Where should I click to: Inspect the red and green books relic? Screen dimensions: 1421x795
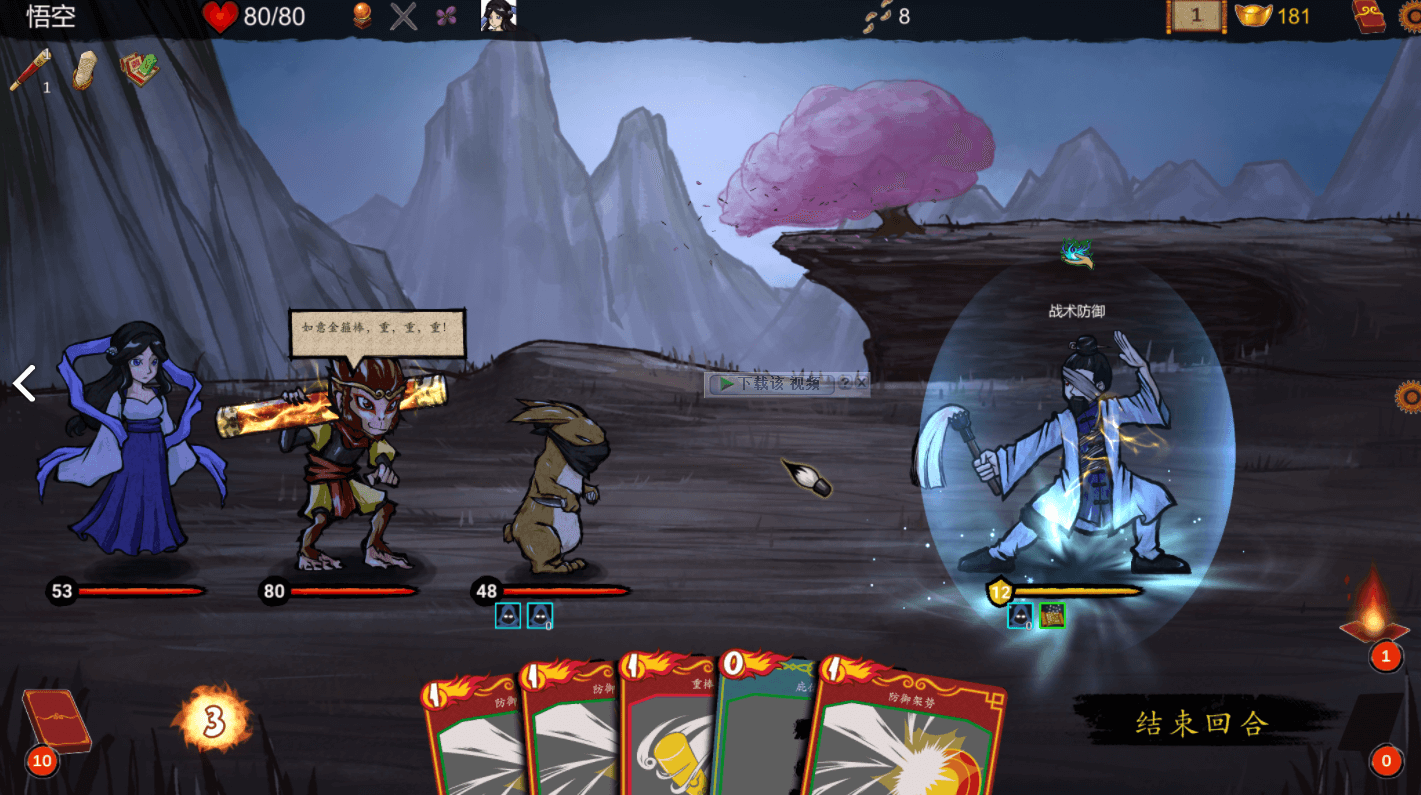tap(139, 69)
